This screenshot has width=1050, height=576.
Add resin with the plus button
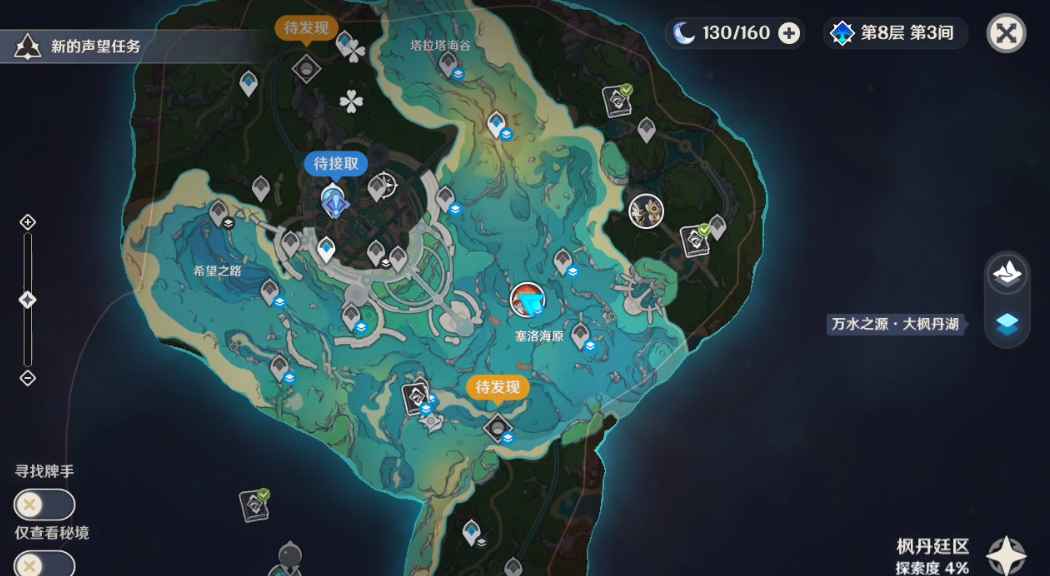pyautogui.click(x=789, y=33)
